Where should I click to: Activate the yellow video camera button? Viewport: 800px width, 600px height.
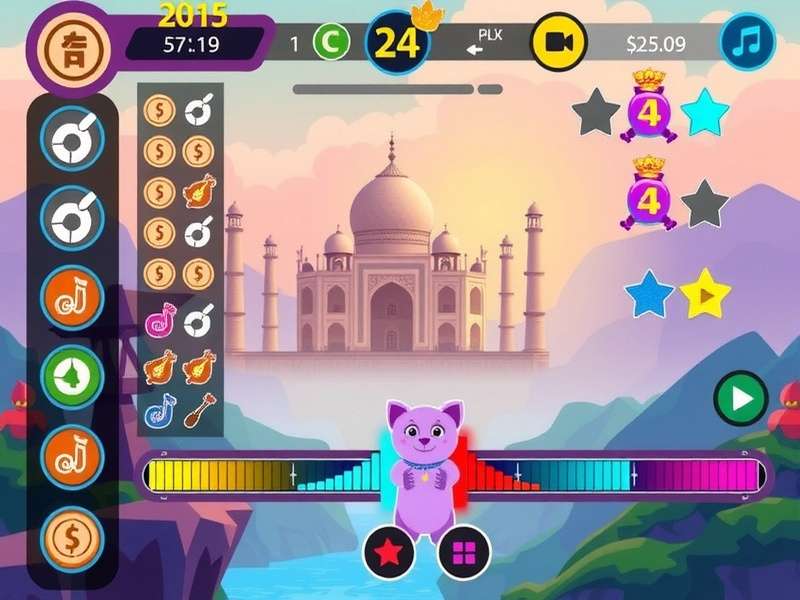[557, 42]
